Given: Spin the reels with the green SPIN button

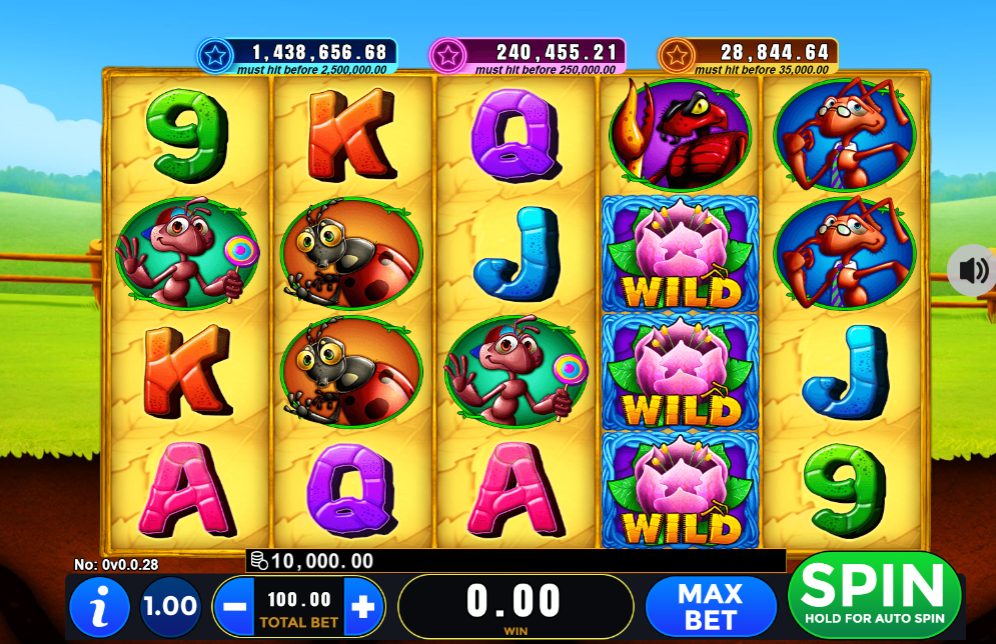Looking at the screenshot, I should (874, 595).
